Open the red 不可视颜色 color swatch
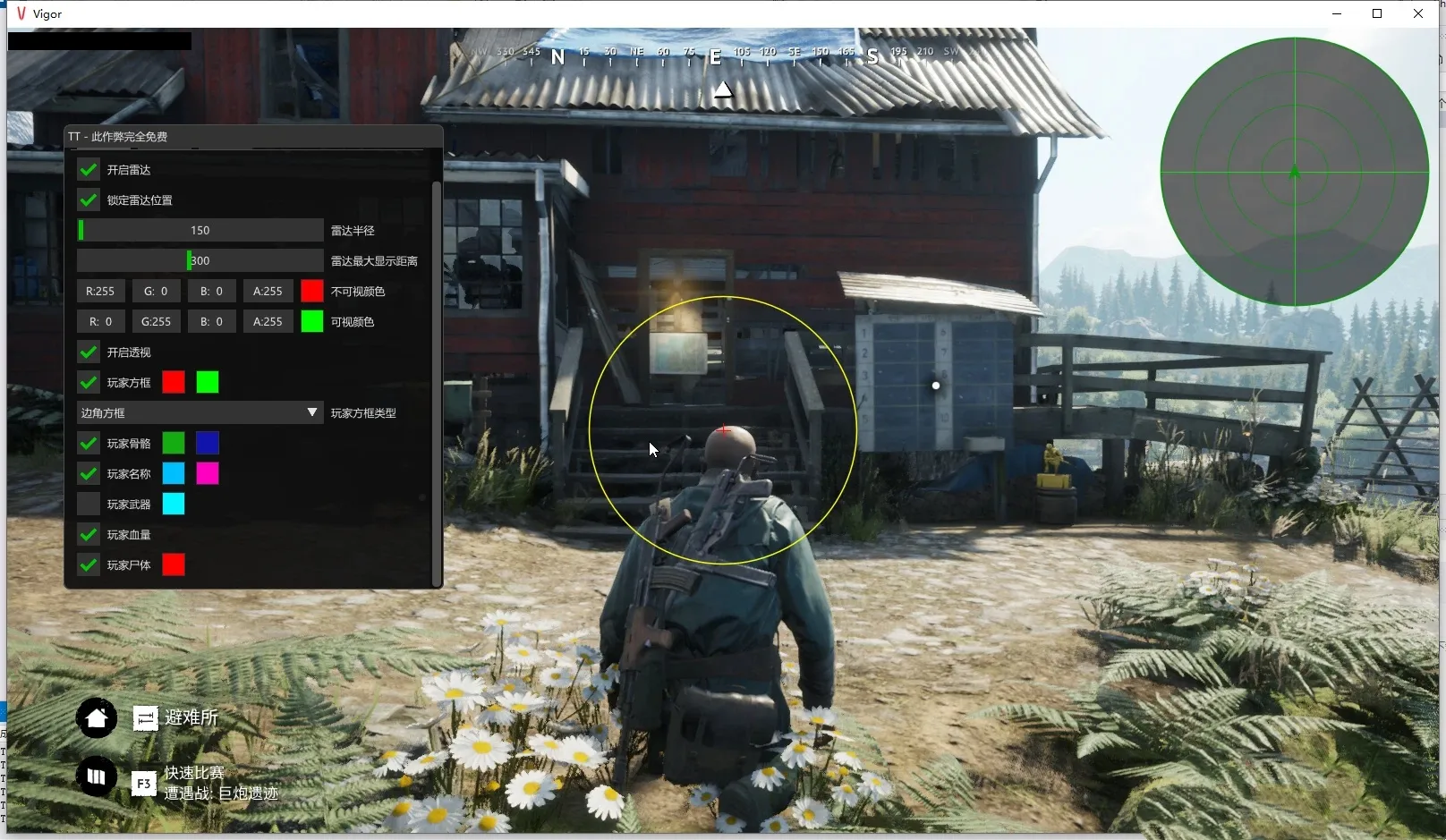1446x840 pixels. [x=311, y=292]
